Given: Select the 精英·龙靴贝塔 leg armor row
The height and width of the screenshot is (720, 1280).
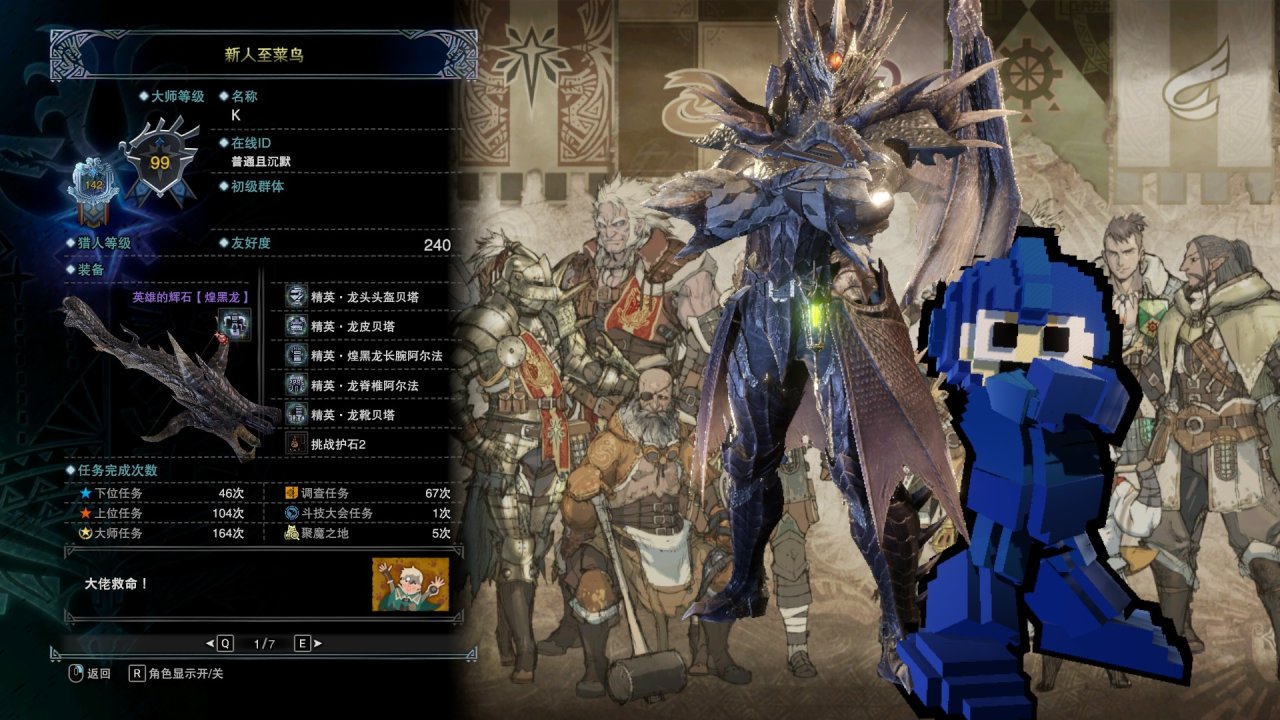Looking at the screenshot, I should (357, 414).
